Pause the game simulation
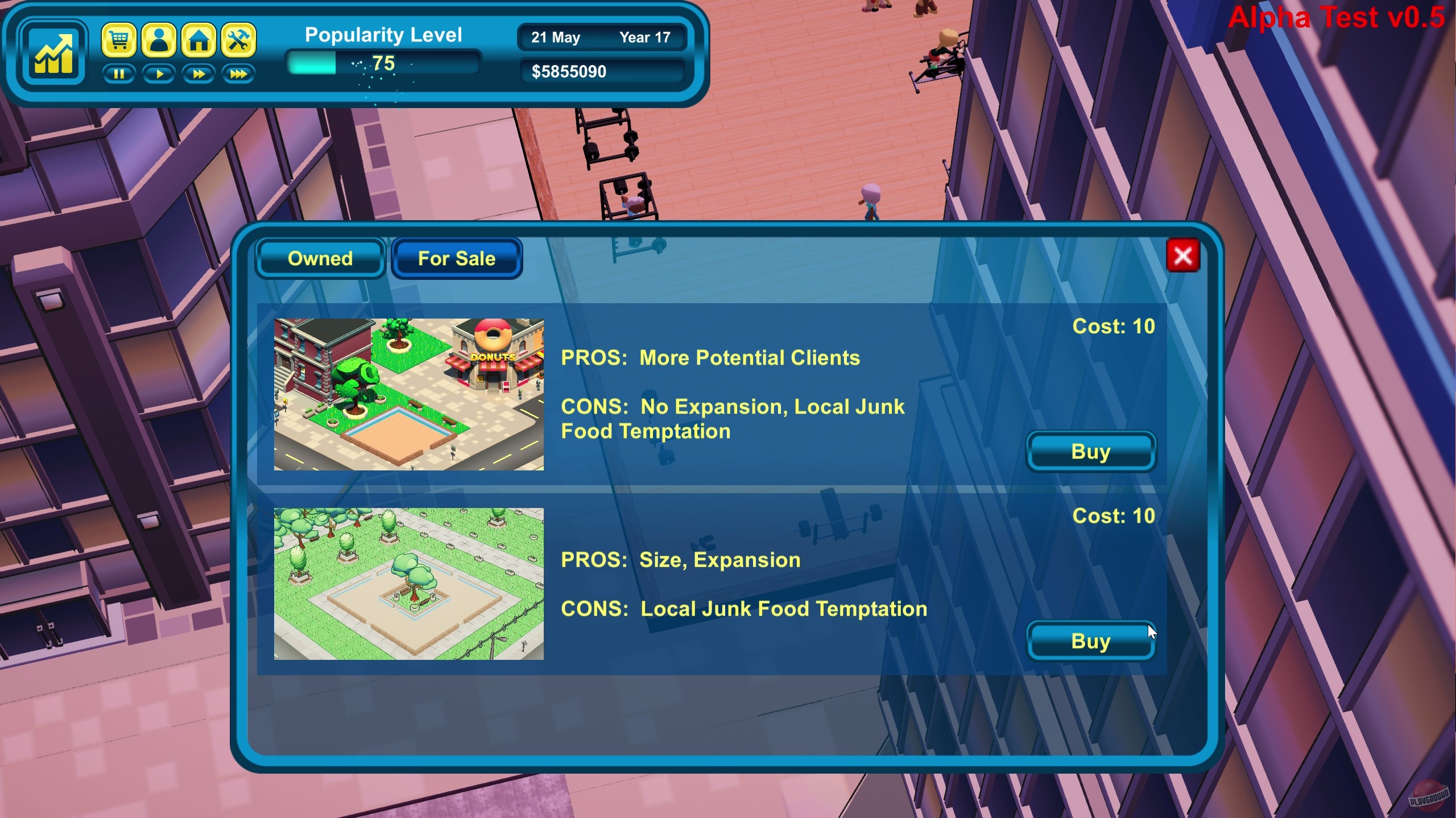 (x=119, y=74)
